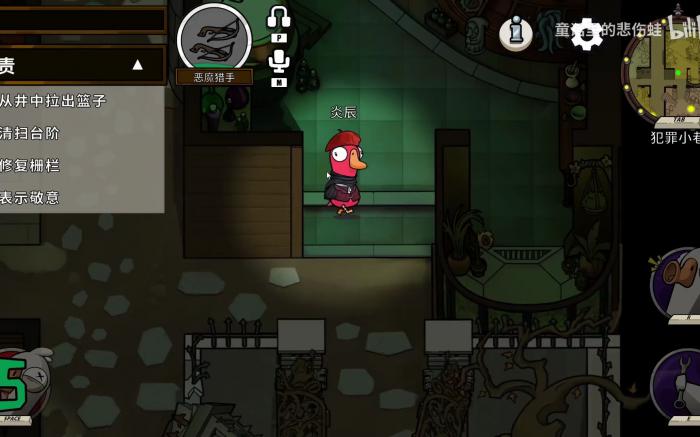This screenshot has width=700, height=437.
Task: Activate the wrench use ability button
Action: [x=678, y=385]
